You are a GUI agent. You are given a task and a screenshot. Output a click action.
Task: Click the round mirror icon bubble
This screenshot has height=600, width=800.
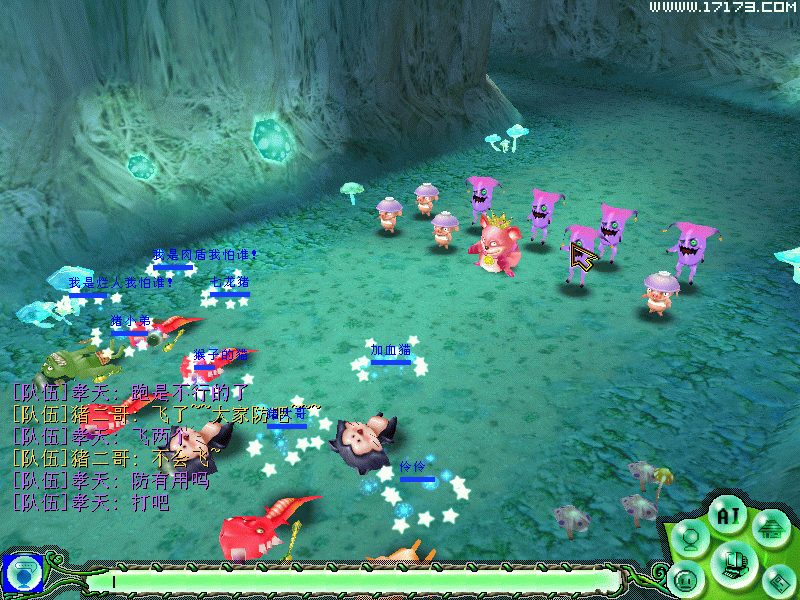[689, 537]
